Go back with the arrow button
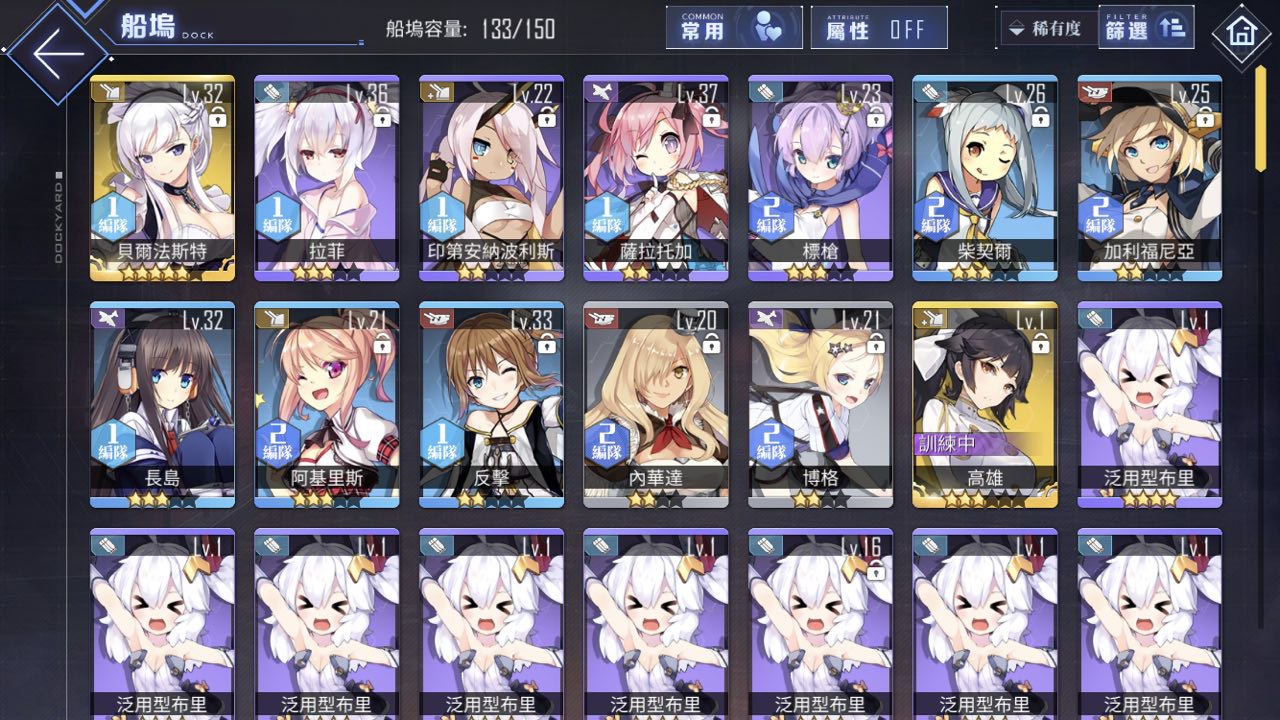 point(58,53)
